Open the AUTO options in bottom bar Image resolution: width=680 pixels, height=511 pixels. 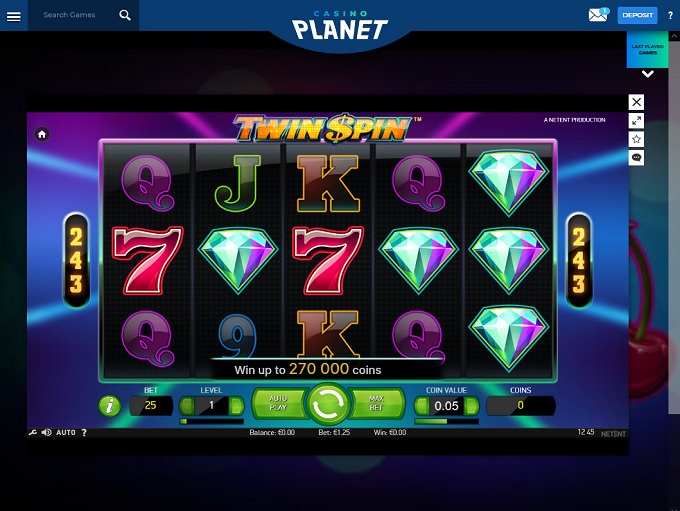[x=66, y=433]
